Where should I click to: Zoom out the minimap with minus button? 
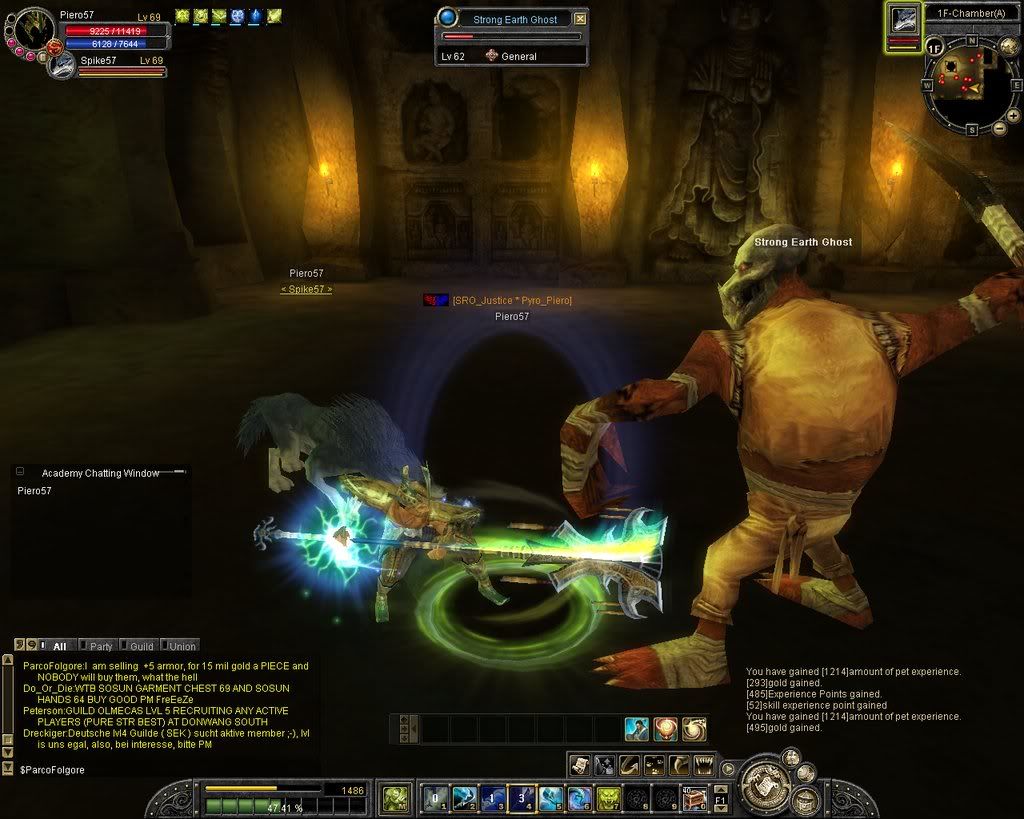coord(999,128)
